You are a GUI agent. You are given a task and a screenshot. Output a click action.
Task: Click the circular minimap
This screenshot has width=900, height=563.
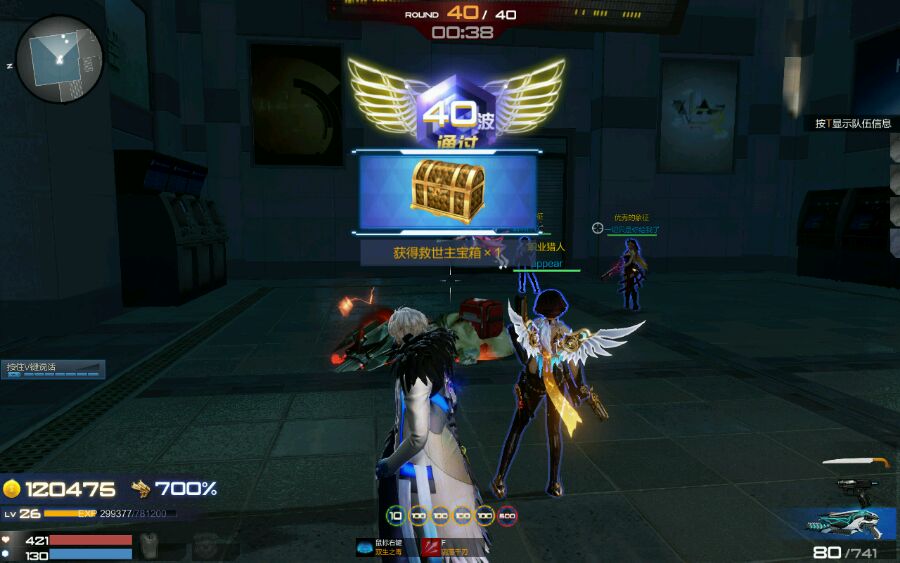pyautogui.click(x=59, y=59)
